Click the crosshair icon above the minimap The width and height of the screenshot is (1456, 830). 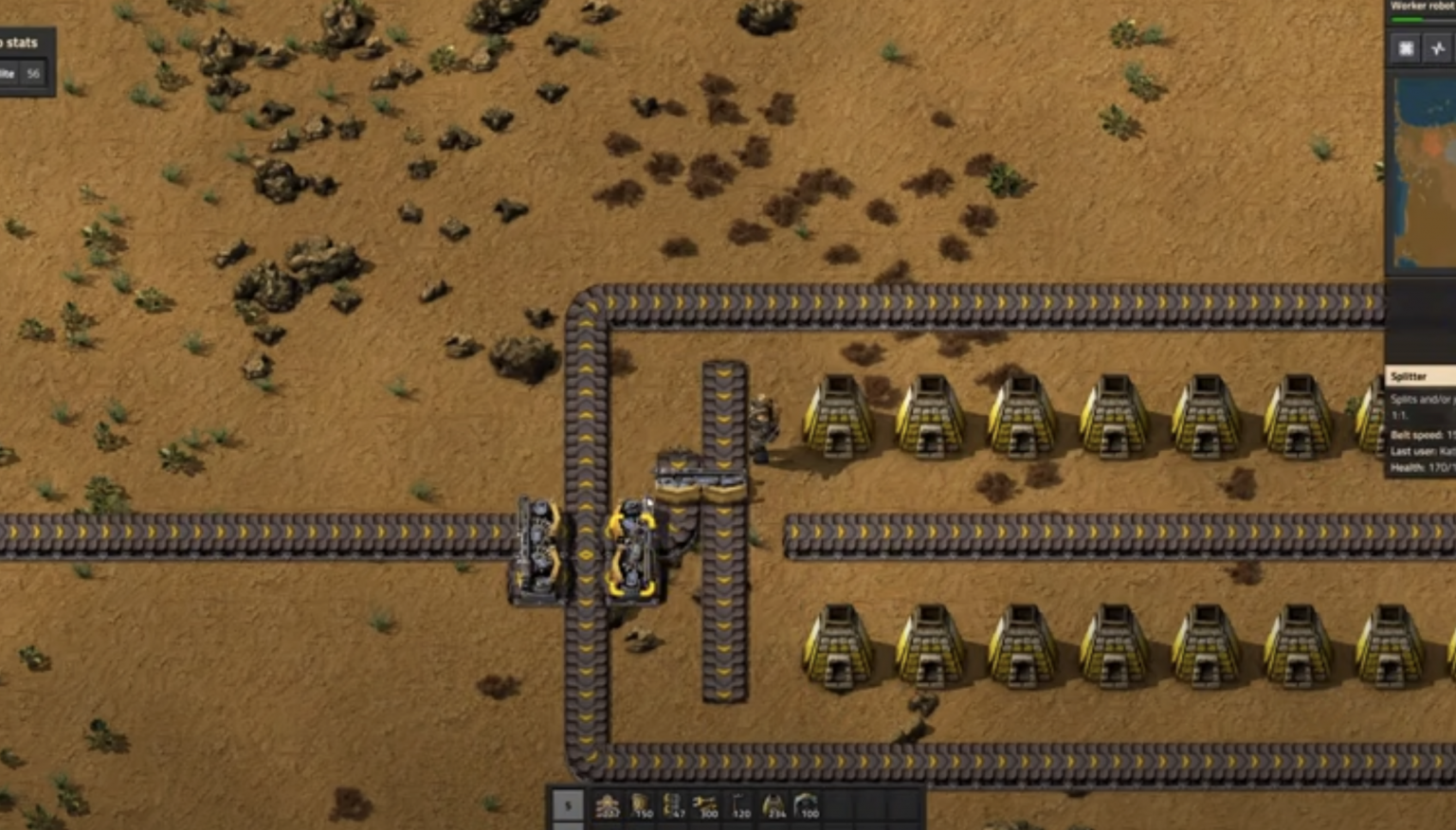1437,46
